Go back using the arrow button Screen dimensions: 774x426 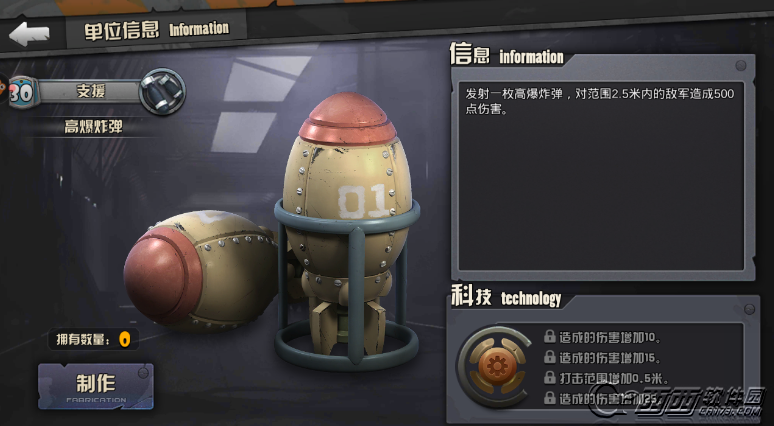coord(28,33)
